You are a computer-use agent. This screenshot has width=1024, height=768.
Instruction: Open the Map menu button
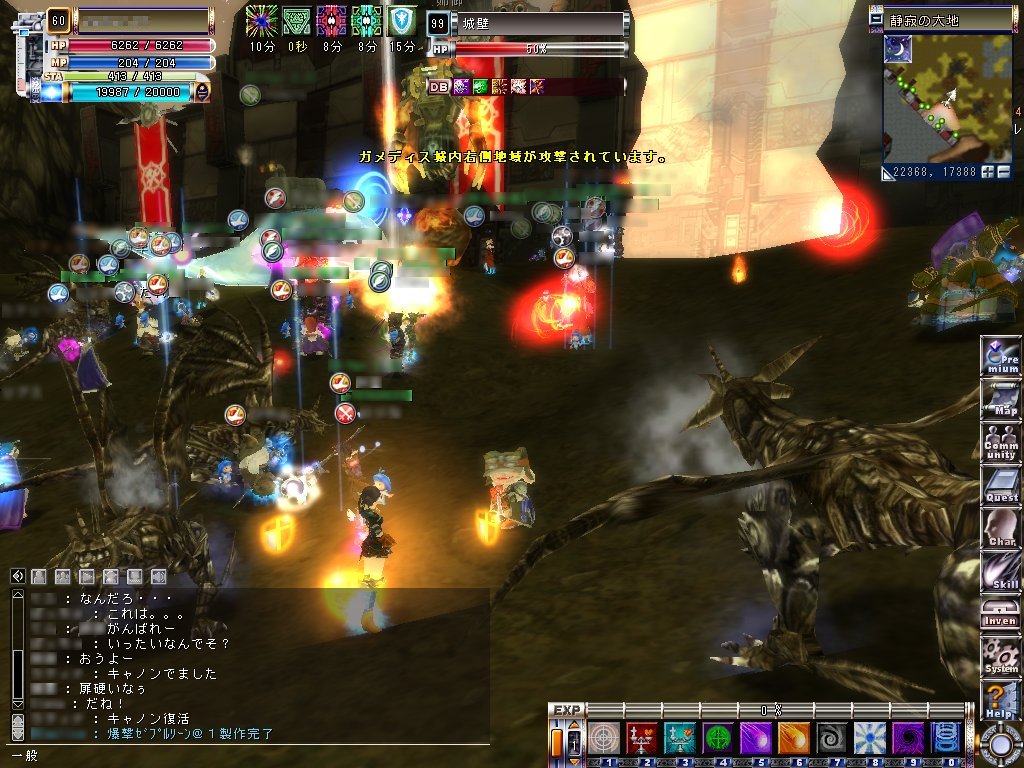1000,400
